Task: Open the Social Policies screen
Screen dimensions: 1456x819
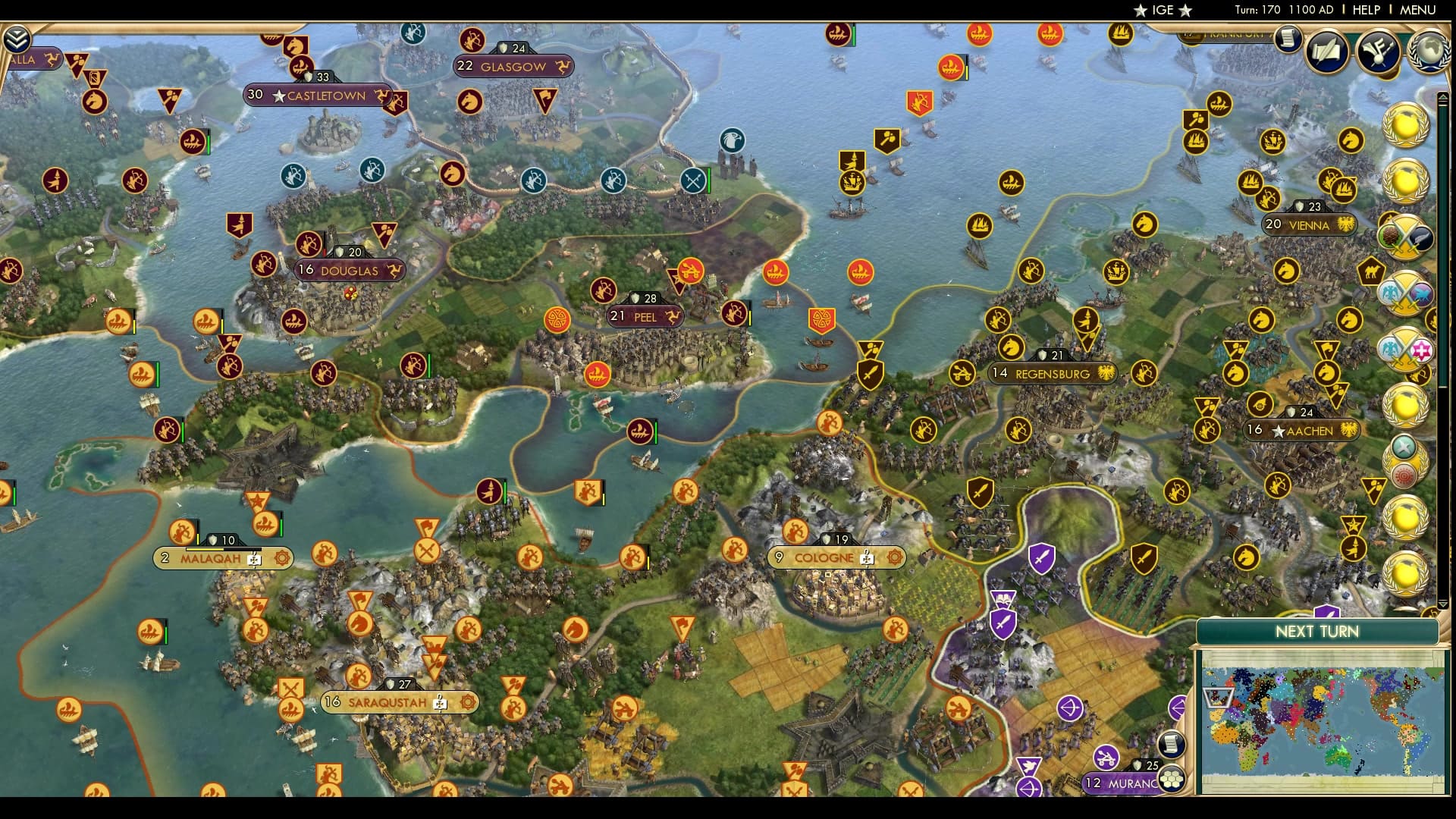Action: click(x=1376, y=49)
